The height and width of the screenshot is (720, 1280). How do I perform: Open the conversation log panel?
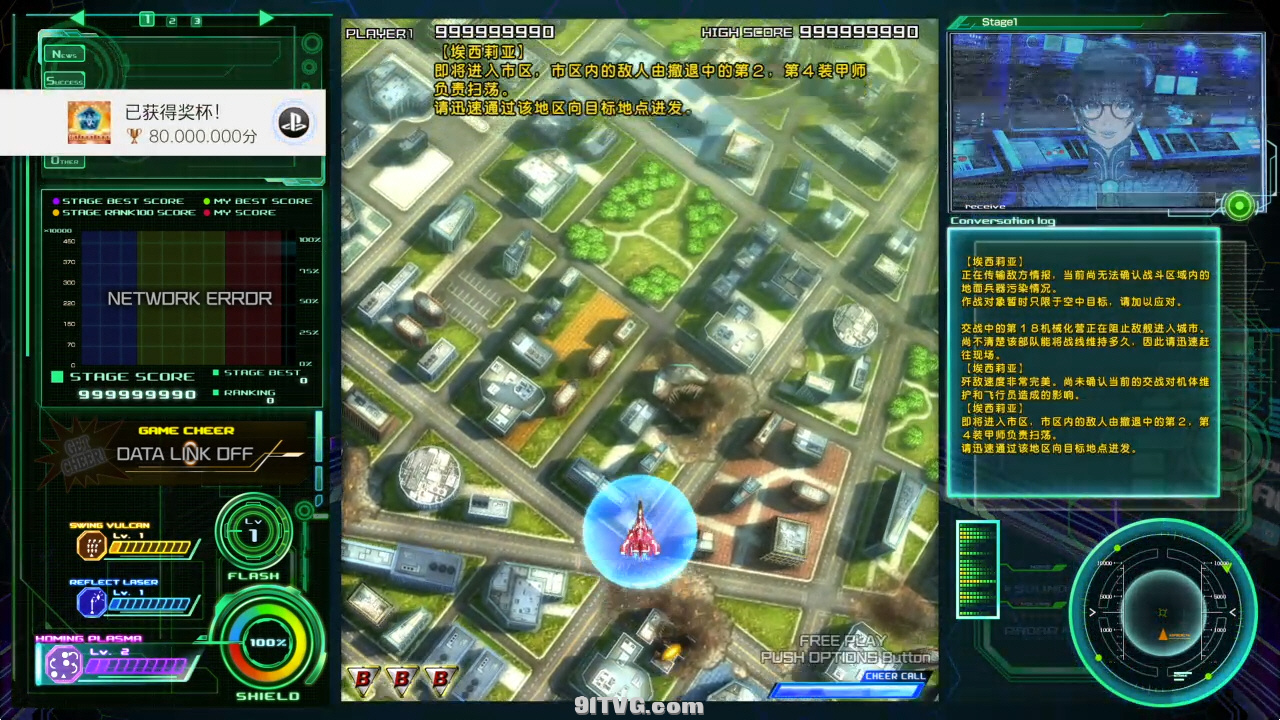click(x=1083, y=362)
